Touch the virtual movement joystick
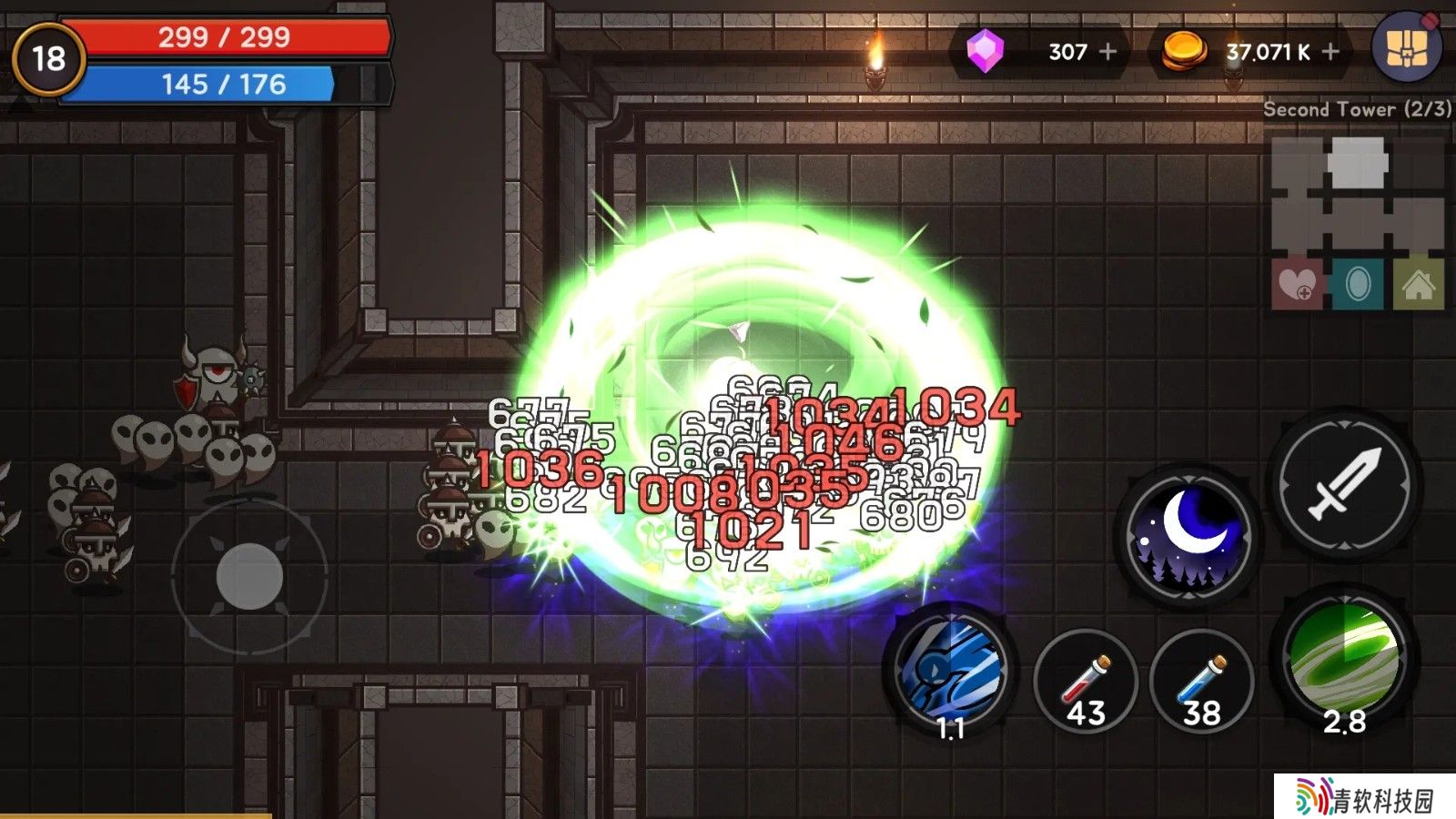Screen dimensions: 1456x819 coord(249,576)
